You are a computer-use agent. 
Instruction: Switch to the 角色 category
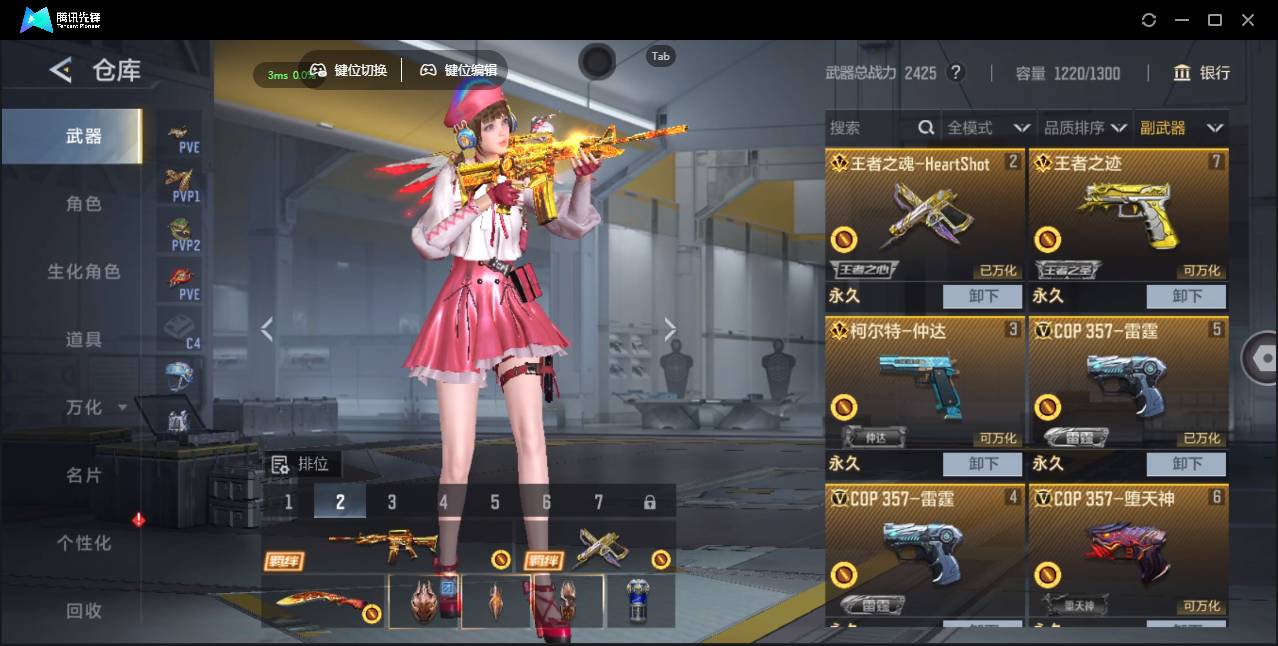(84, 204)
